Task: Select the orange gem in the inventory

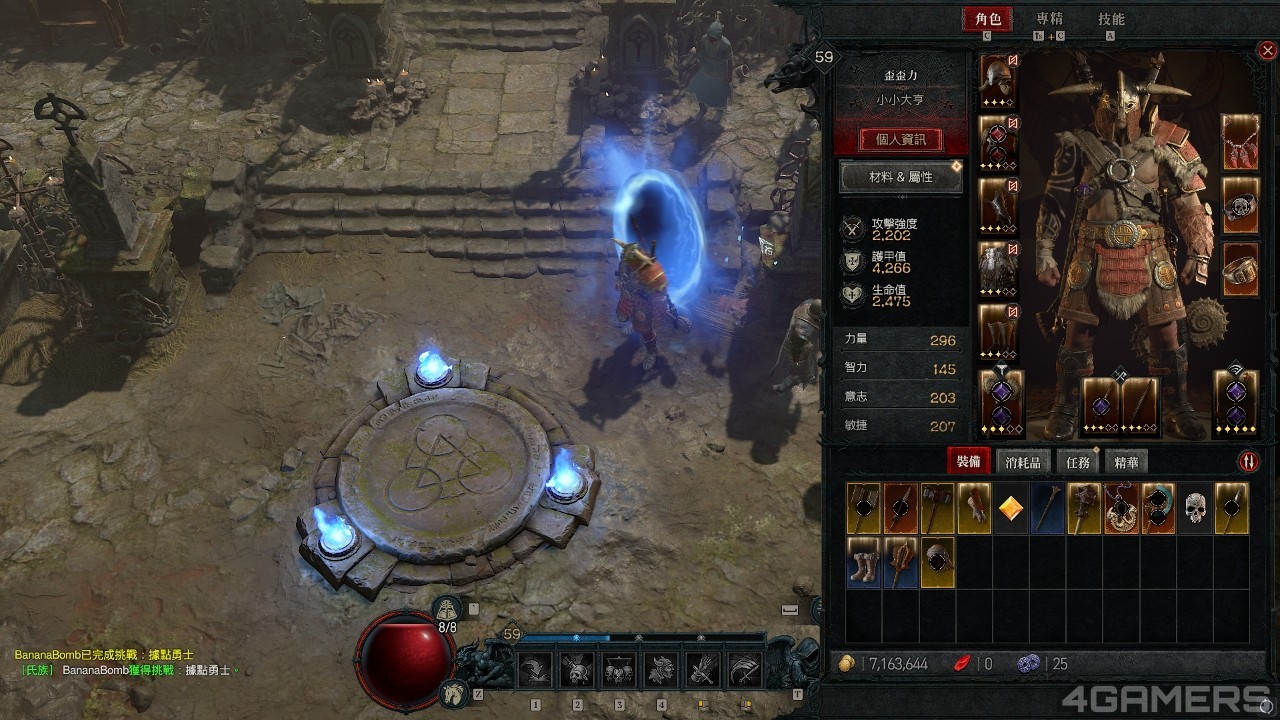Action: (x=1011, y=508)
